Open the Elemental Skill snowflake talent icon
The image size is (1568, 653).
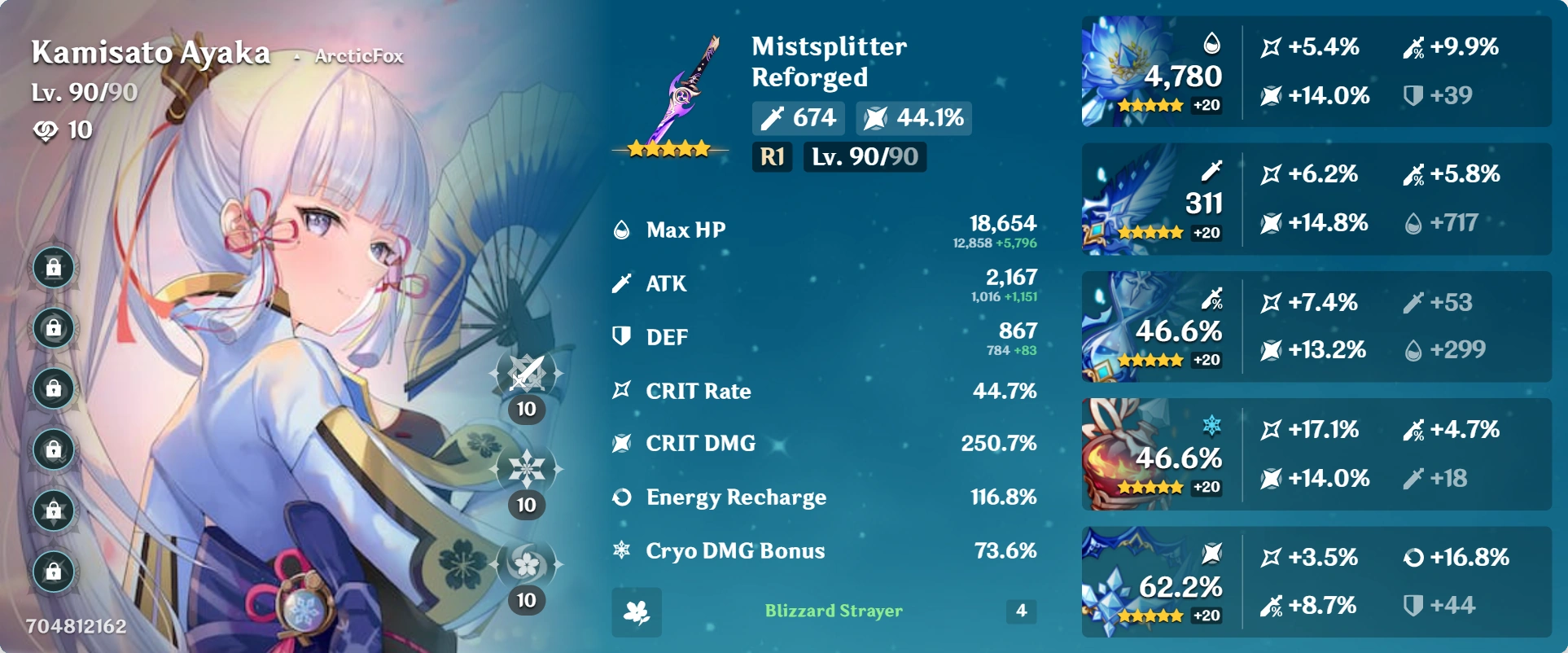tap(527, 468)
